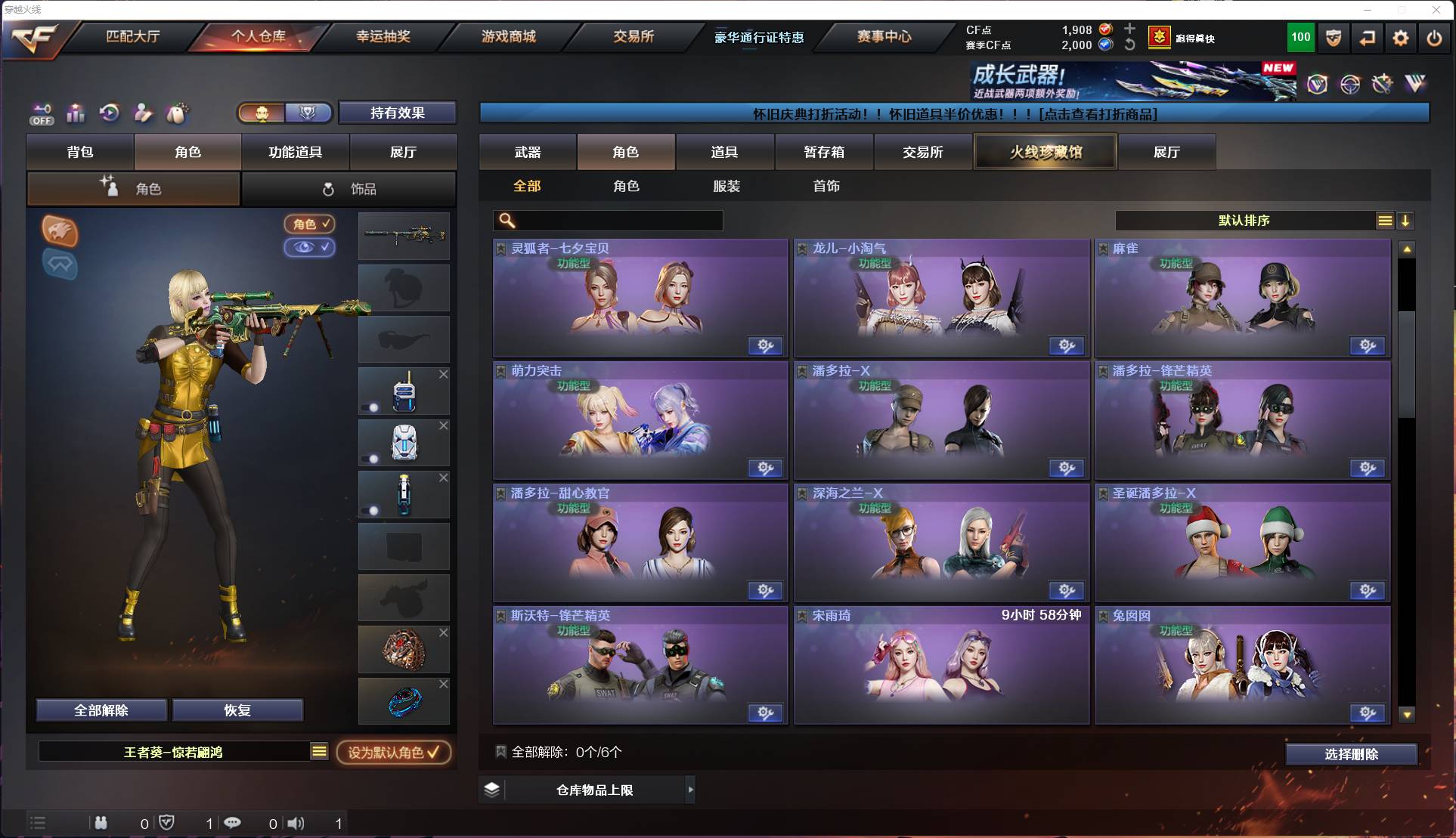Click the replay history icon in left toolbar
This screenshot has width=1456, height=838.
point(109,113)
